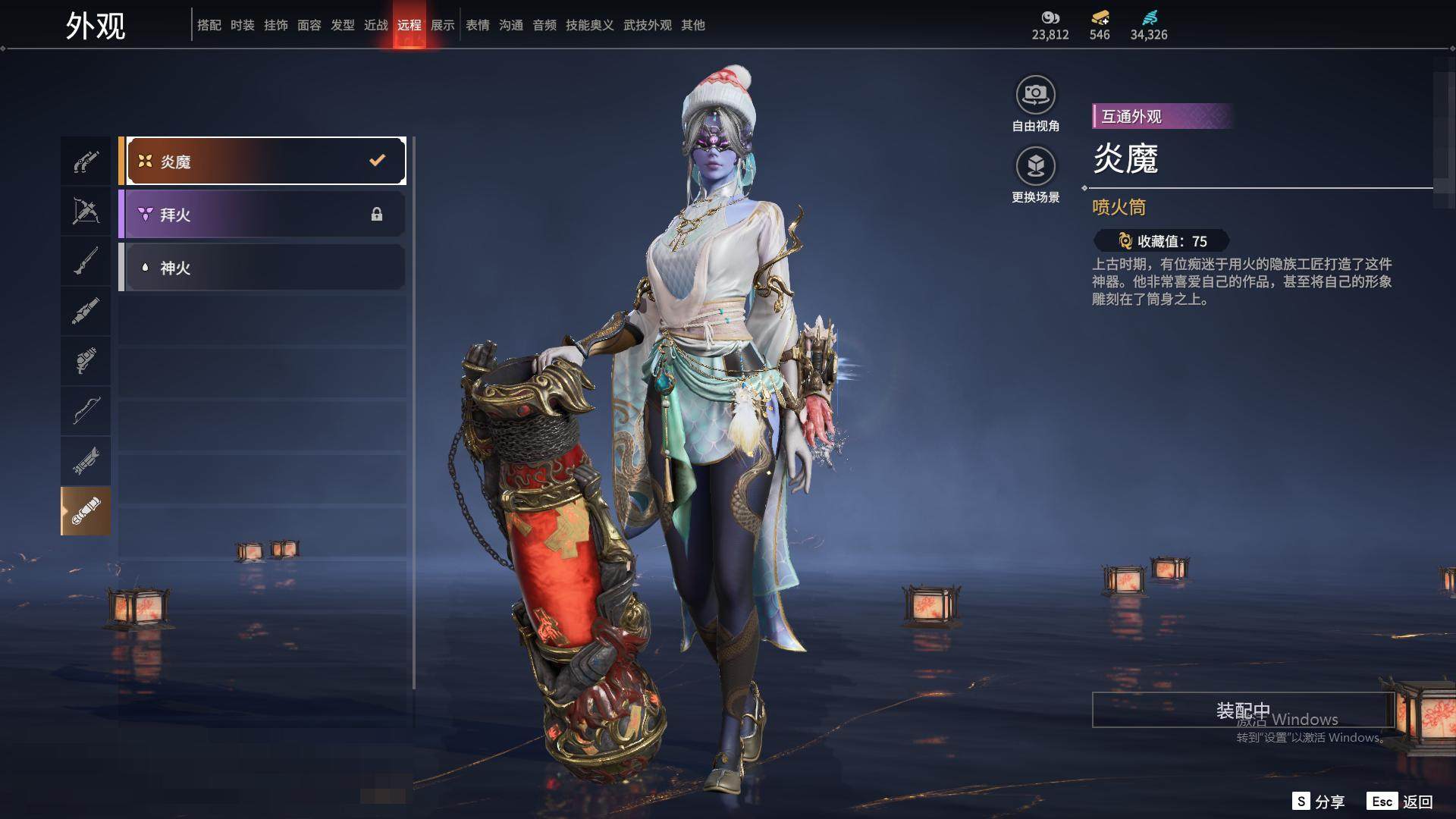Show the 表情 emotes tab
Image resolution: width=1456 pixels, height=819 pixels.
pos(478,25)
